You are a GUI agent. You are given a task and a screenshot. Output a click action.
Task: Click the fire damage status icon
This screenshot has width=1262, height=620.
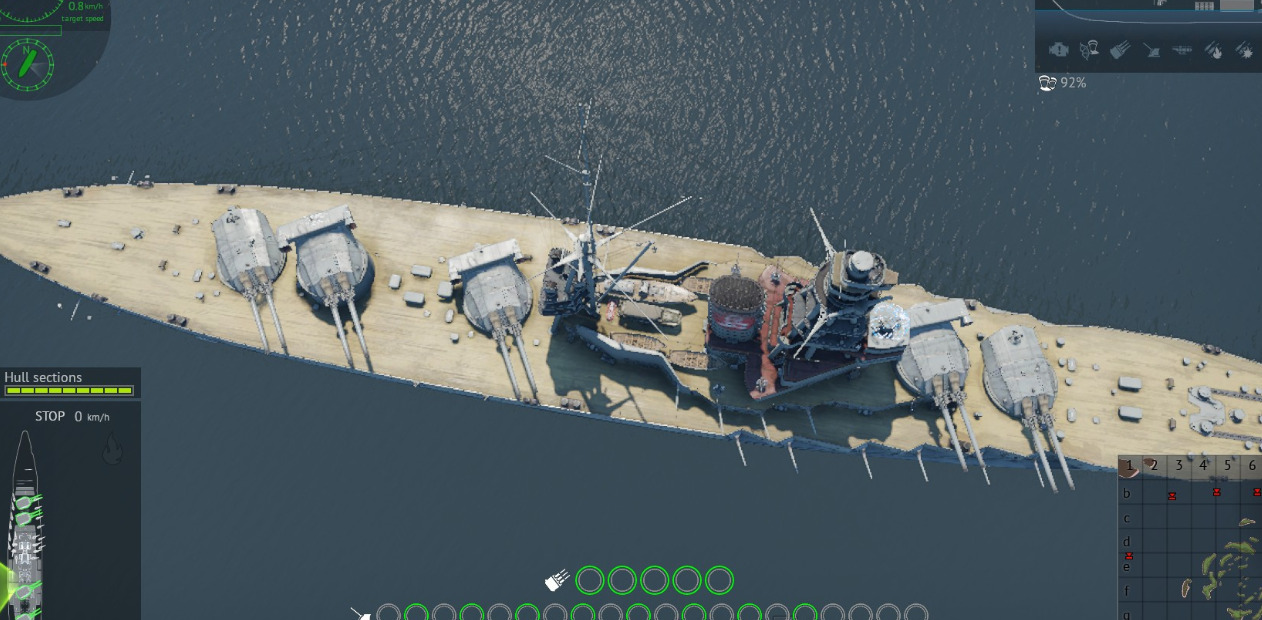click(x=1213, y=49)
